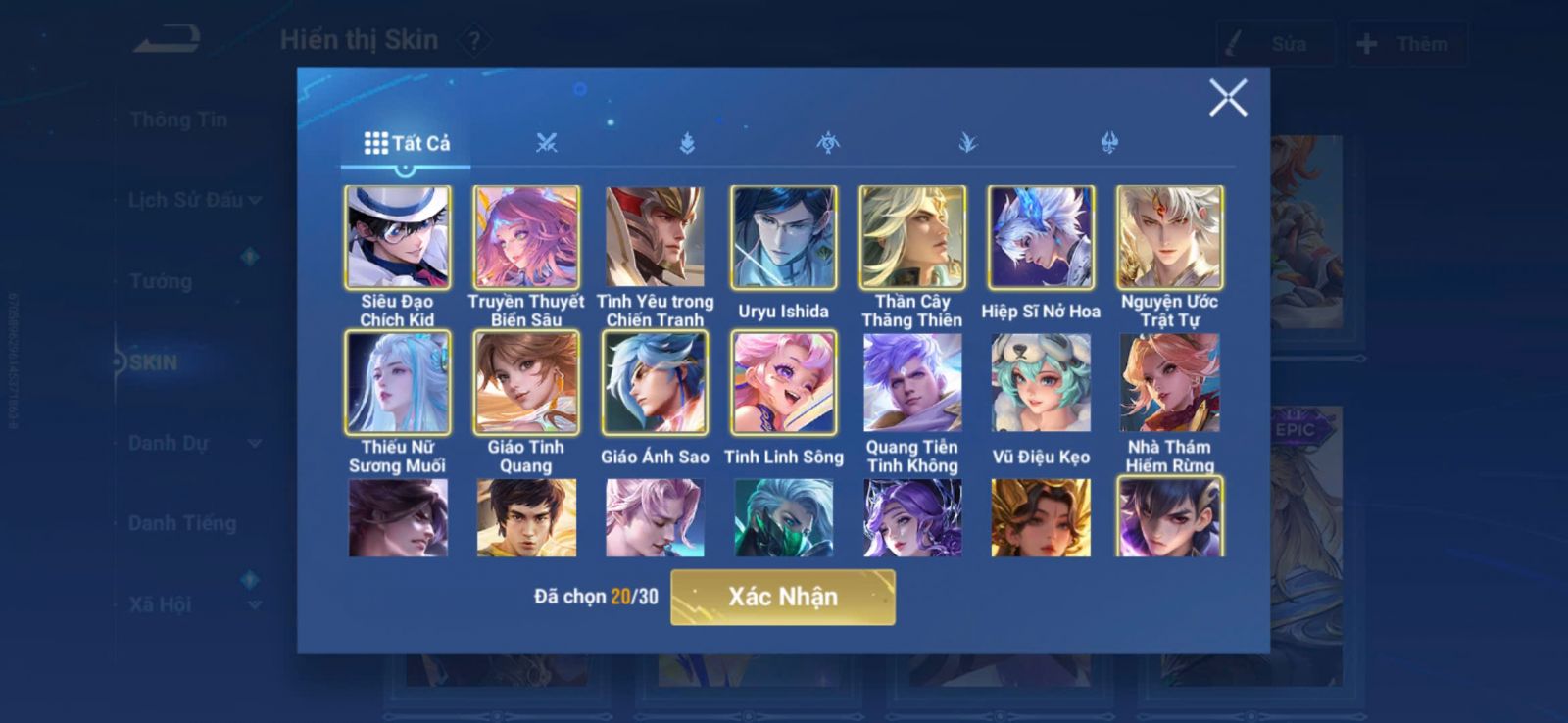Choose the Thần Cây Thăng Thiên skin

pos(911,237)
